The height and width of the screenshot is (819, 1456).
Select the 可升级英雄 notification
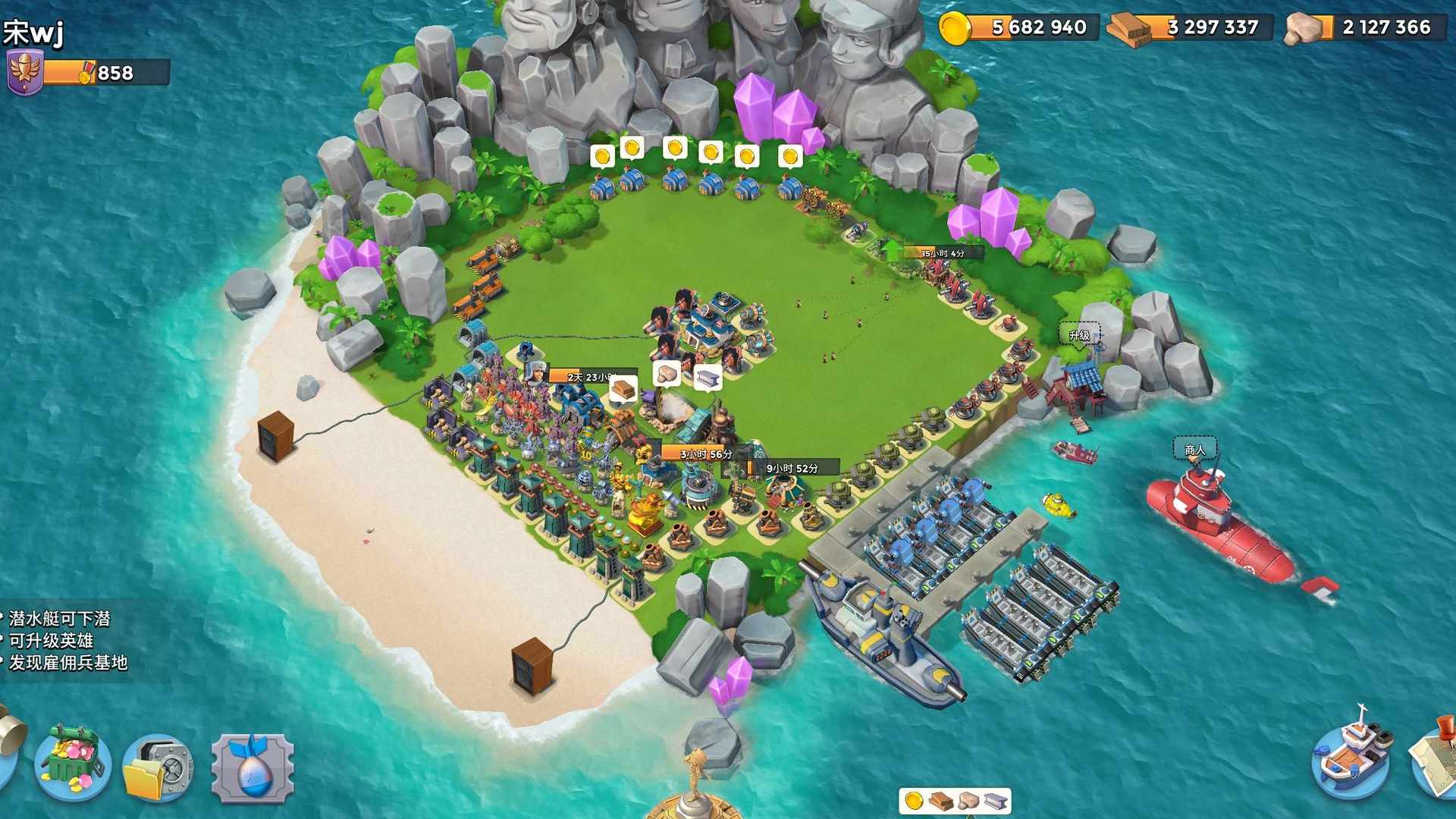point(52,641)
